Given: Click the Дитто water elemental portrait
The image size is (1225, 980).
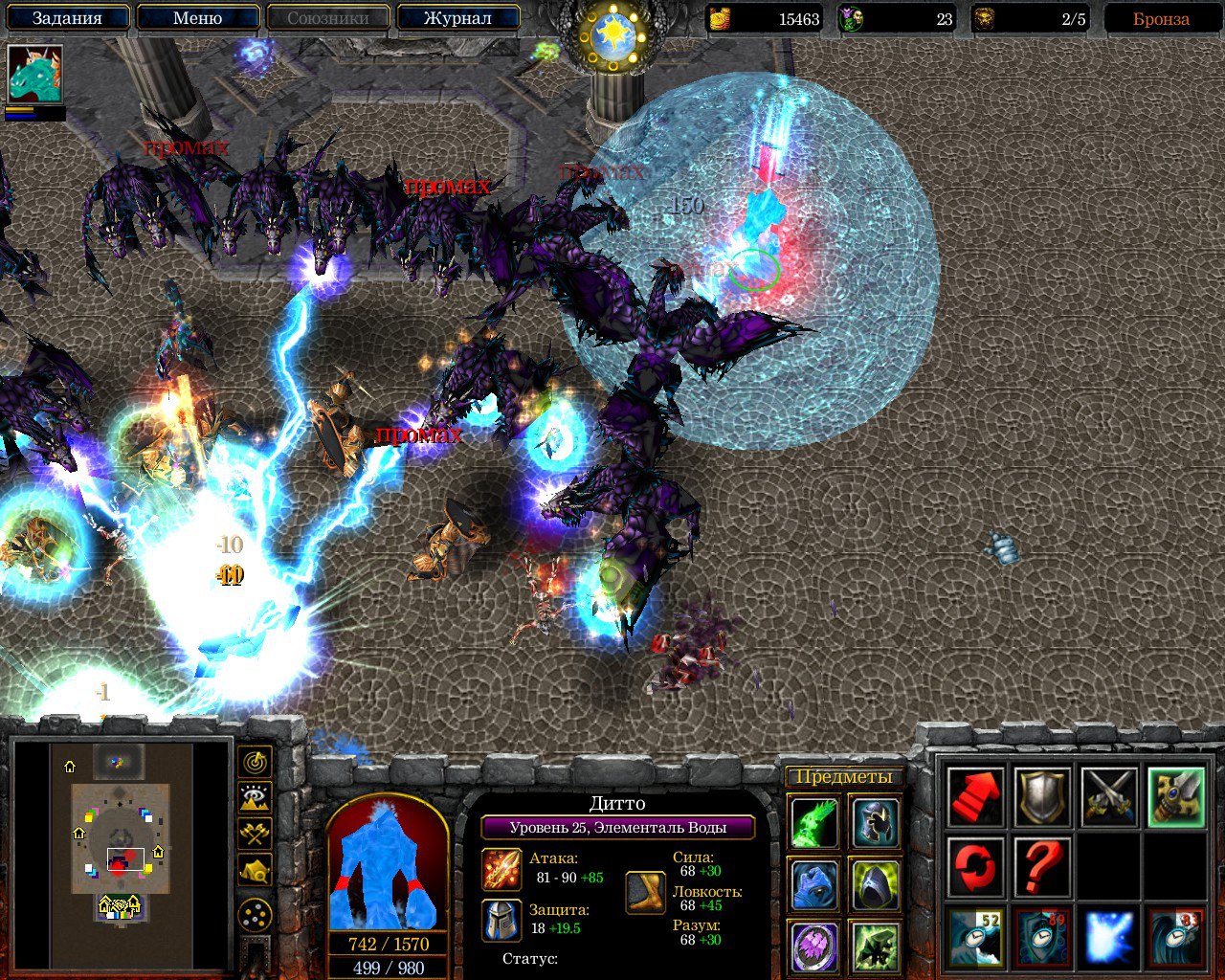Looking at the screenshot, I should pos(388,866).
